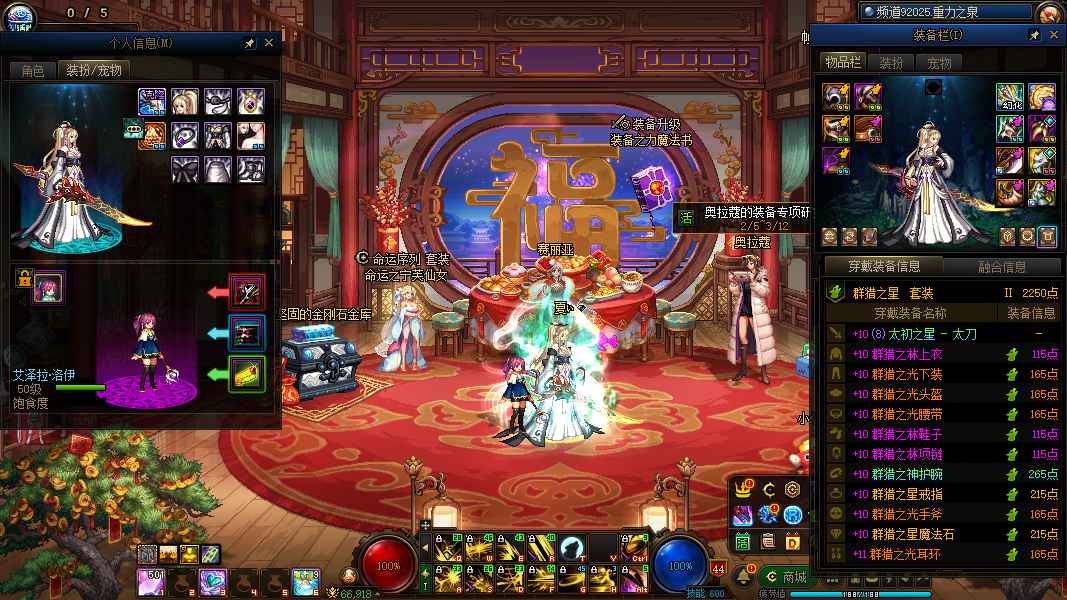Click the 幻化 weapon slot icon
This screenshot has height=600, width=1067.
(x=1009, y=97)
